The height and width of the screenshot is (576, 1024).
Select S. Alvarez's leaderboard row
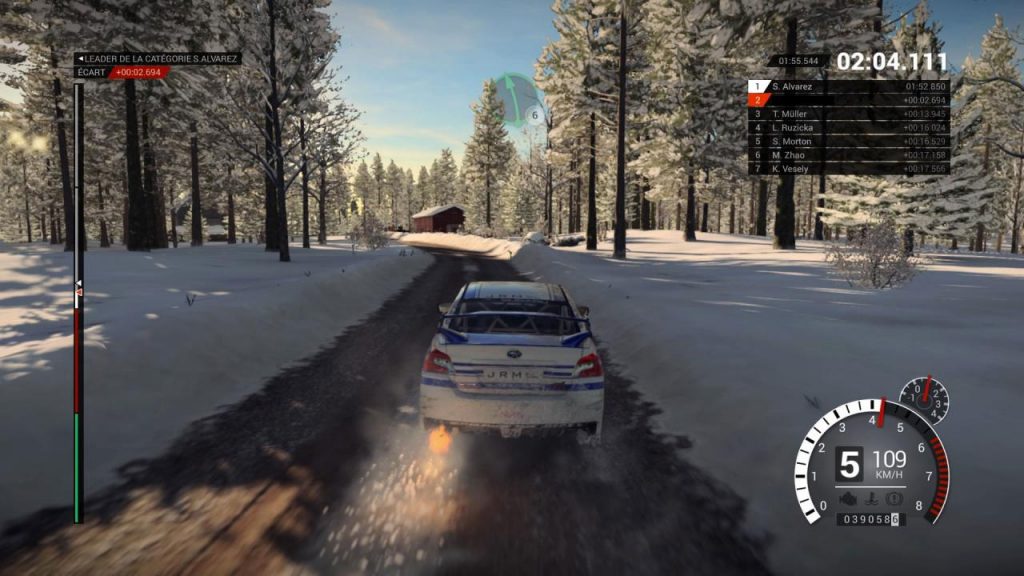tap(848, 87)
